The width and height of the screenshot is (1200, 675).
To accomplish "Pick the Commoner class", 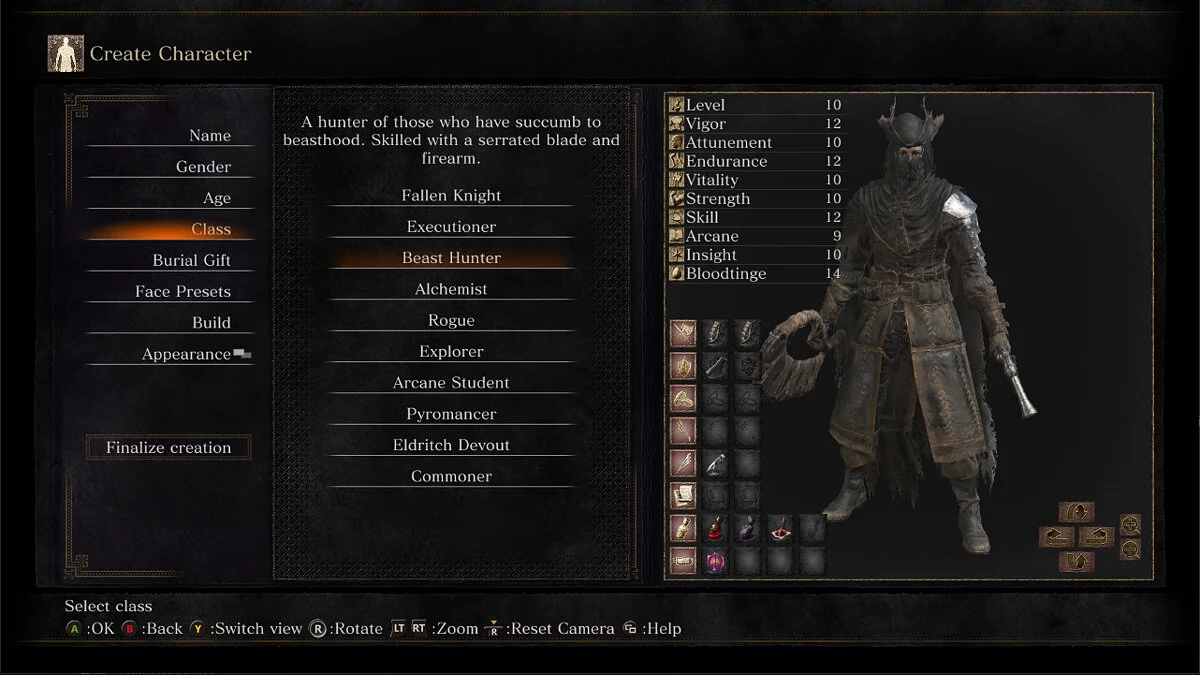I will click(451, 477).
